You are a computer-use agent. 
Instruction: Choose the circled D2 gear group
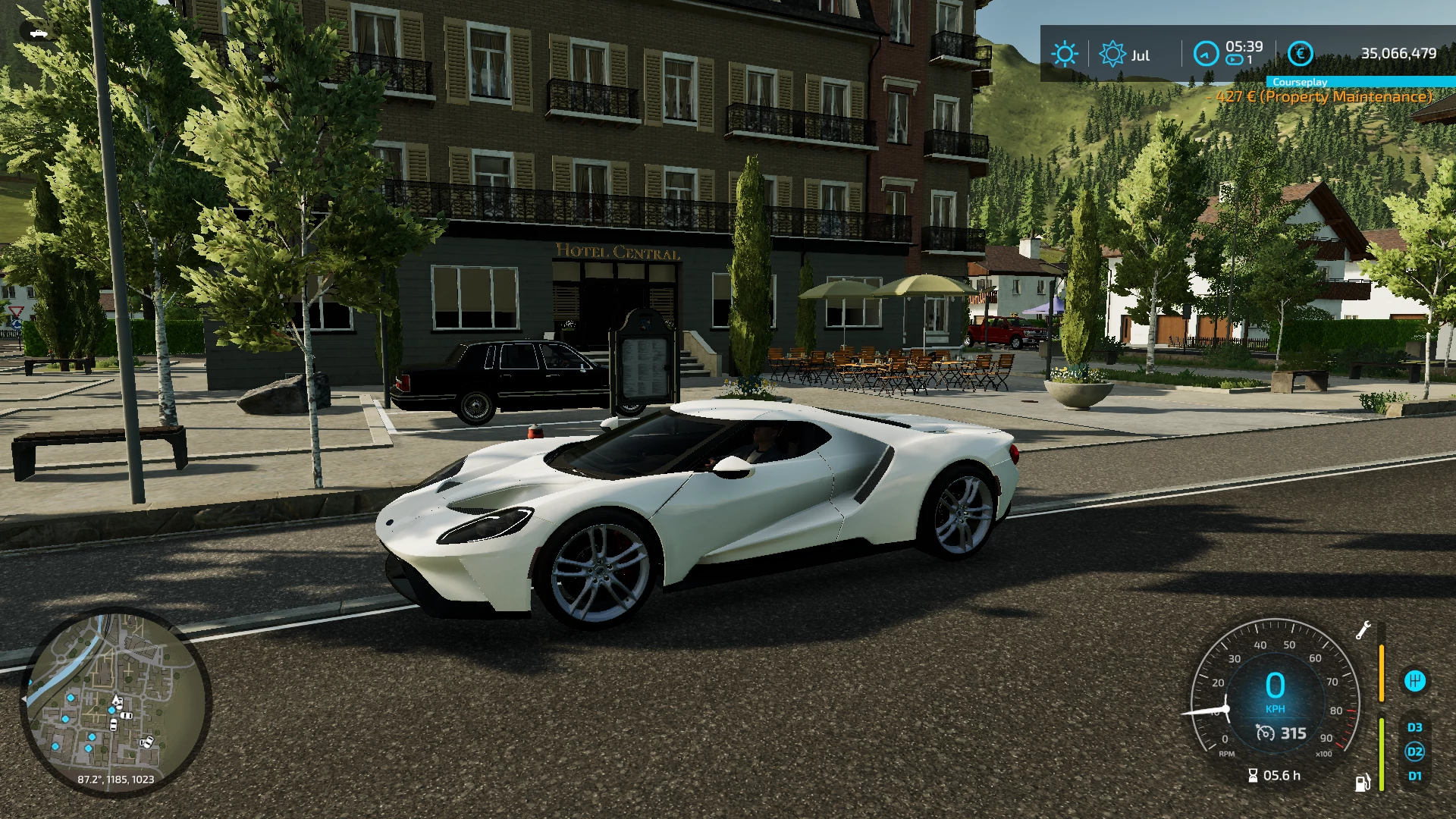tap(1414, 752)
